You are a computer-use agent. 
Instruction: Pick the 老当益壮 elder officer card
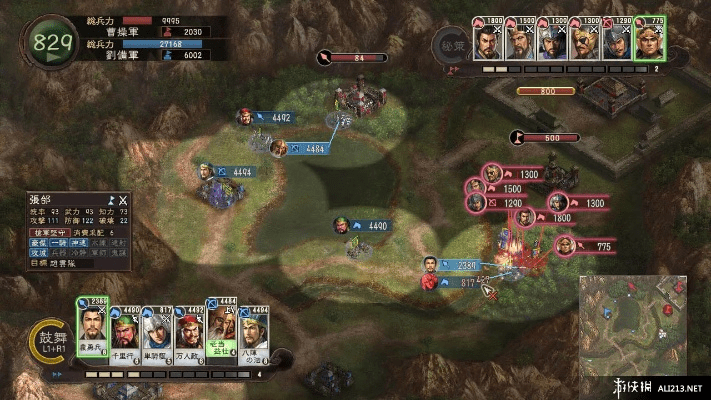(221, 327)
